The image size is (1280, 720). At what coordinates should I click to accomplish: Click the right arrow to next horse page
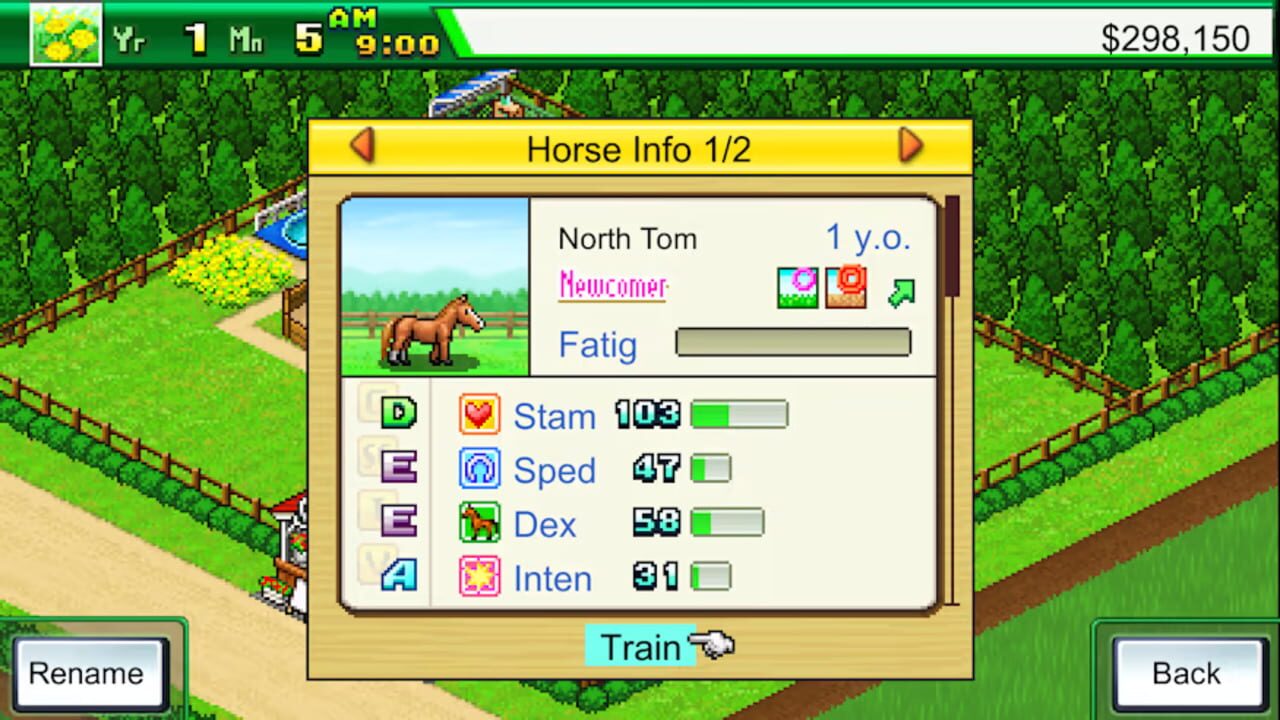910,146
